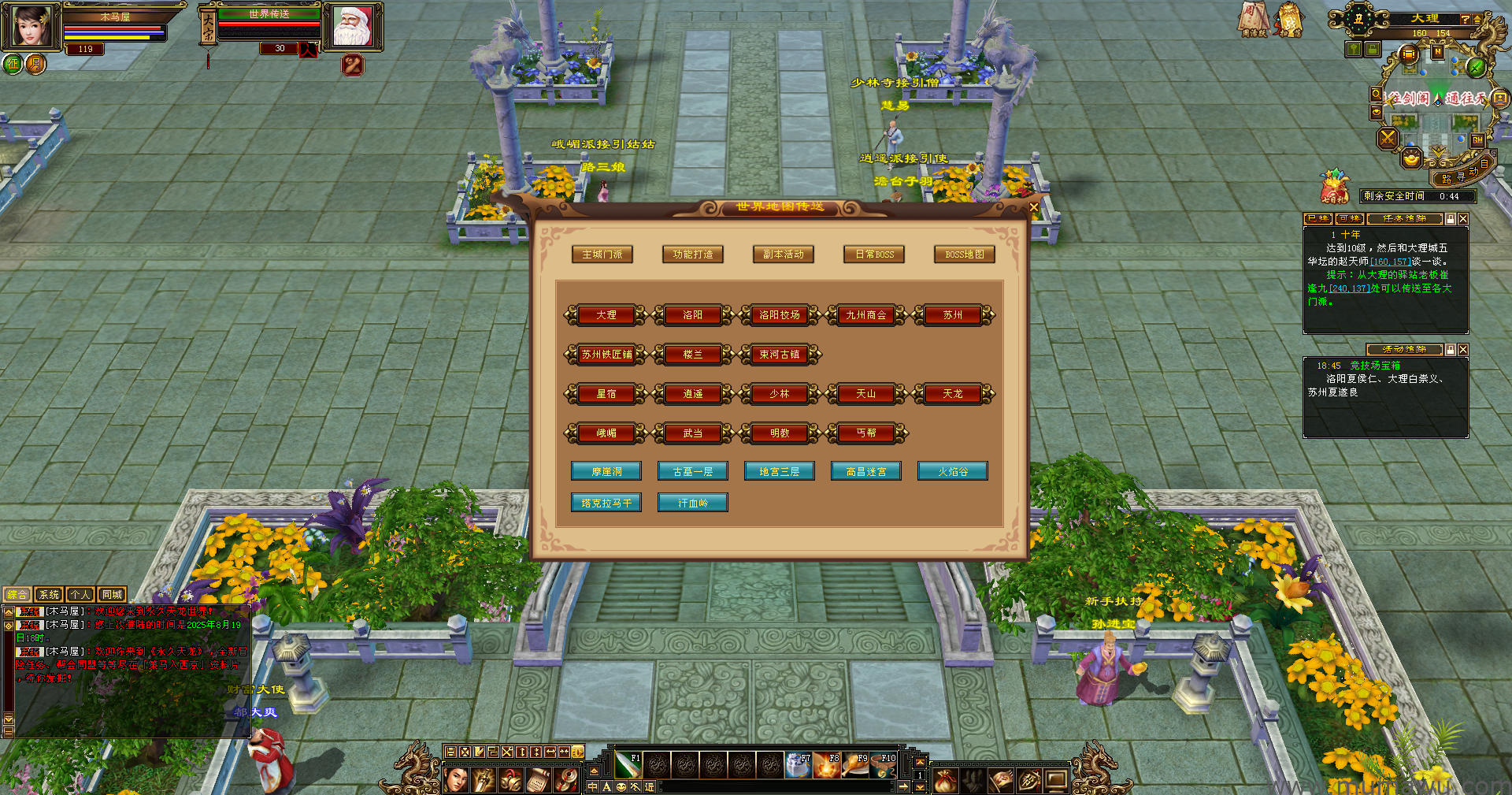
Task: Show the 日常BOSS tab
Action: point(874,254)
